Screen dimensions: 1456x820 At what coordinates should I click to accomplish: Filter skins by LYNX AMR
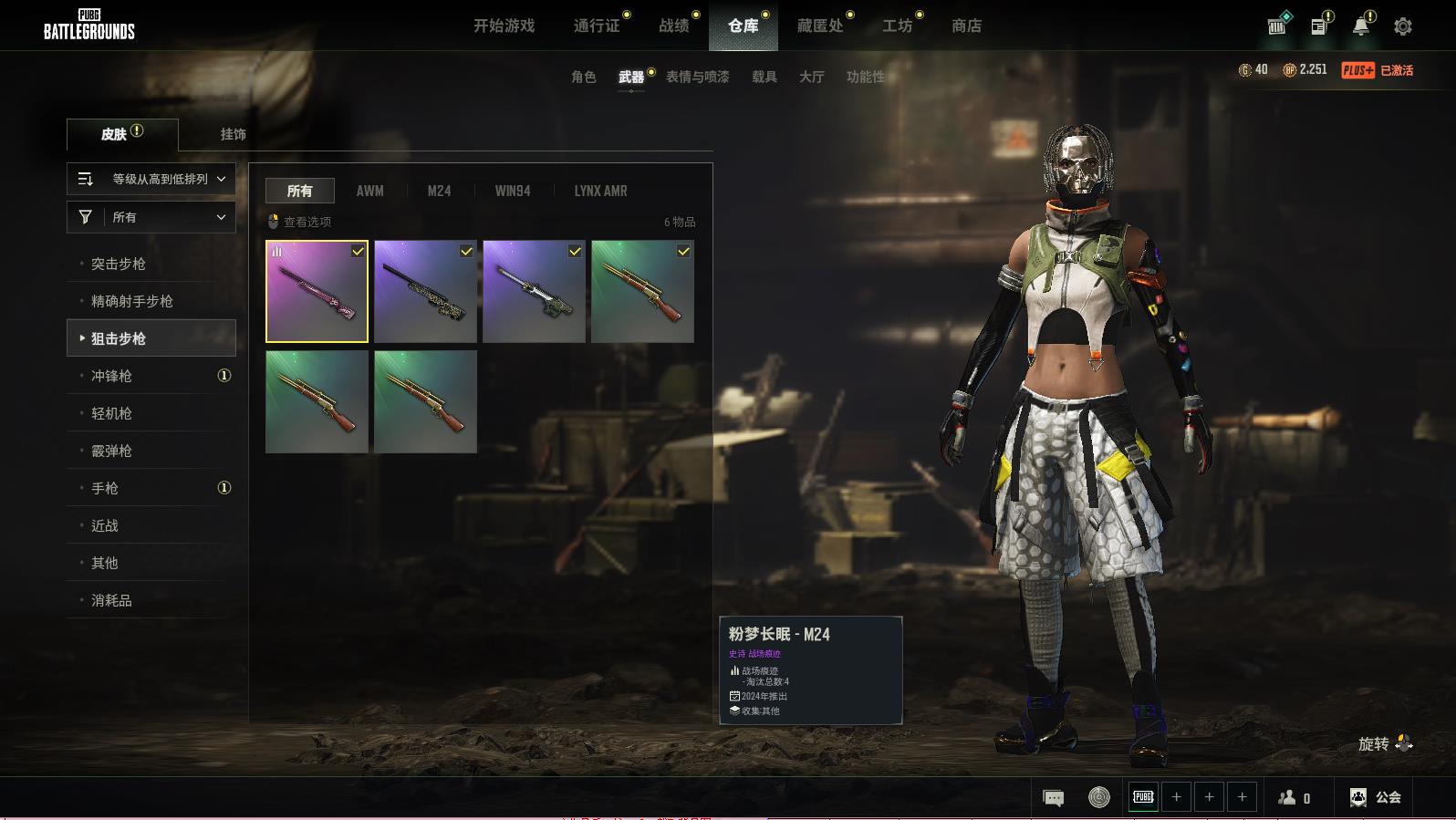600,191
